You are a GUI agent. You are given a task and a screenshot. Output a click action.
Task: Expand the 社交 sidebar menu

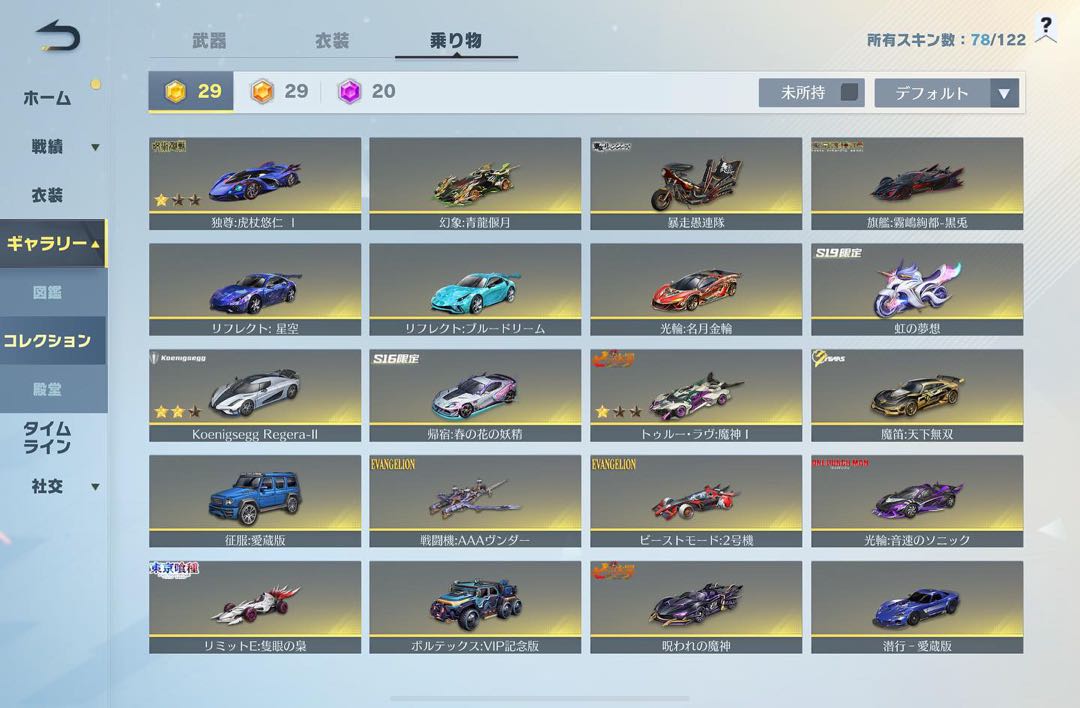pos(60,487)
